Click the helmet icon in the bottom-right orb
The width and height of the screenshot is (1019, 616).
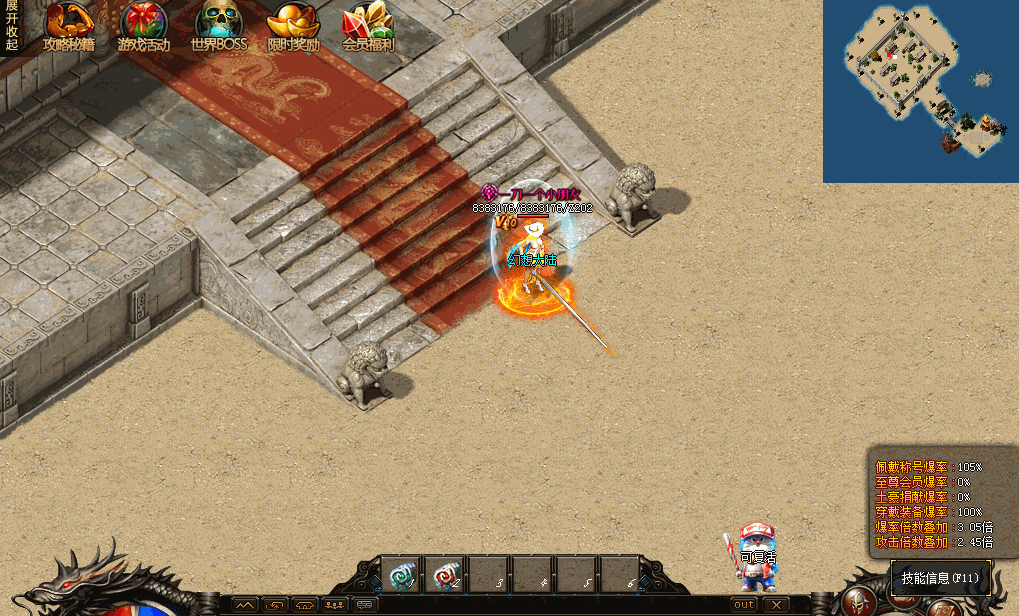coord(859,602)
